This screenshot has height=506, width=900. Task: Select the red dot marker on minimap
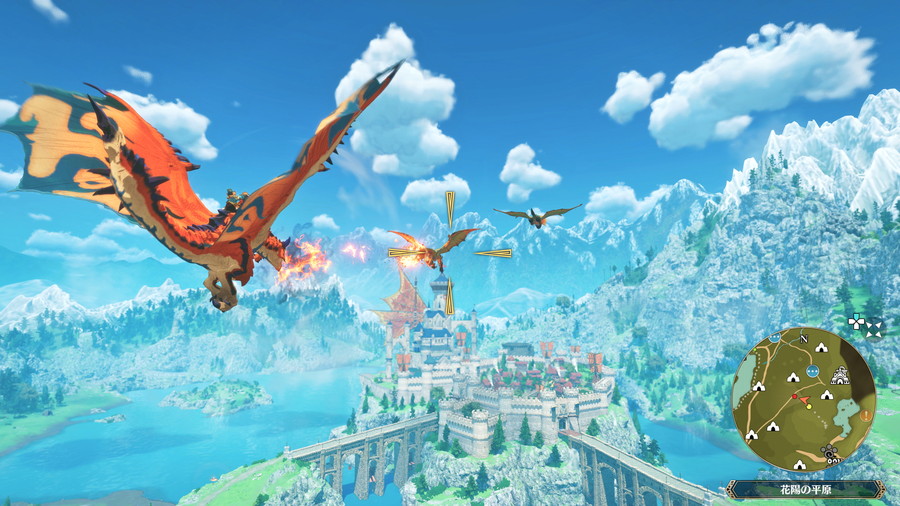pos(793,397)
